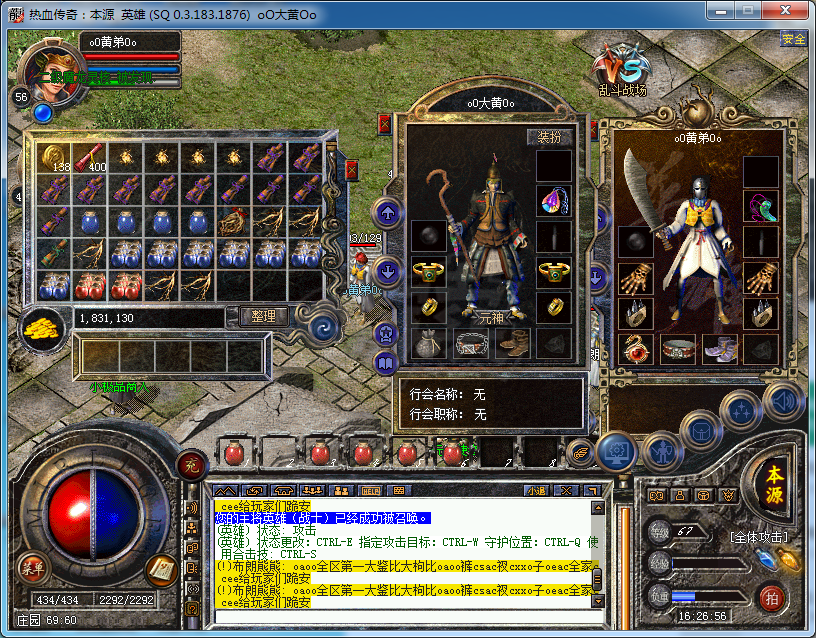816x638 pixels.
Task: Select the player's red swan amulet slot
Action: [635, 347]
